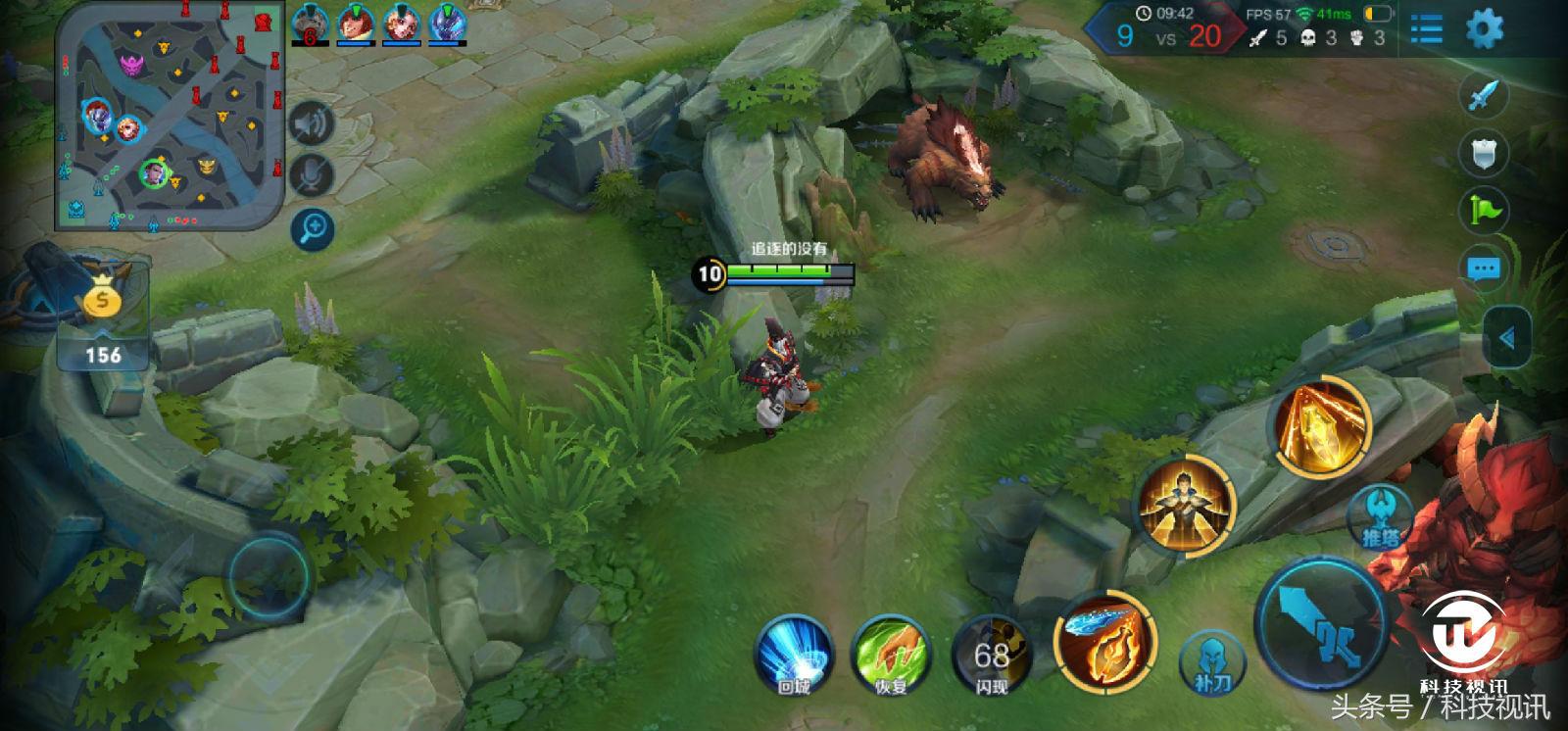Activate the golden warrior skill
The image size is (1568, 731).
[x=1187, y=505]
